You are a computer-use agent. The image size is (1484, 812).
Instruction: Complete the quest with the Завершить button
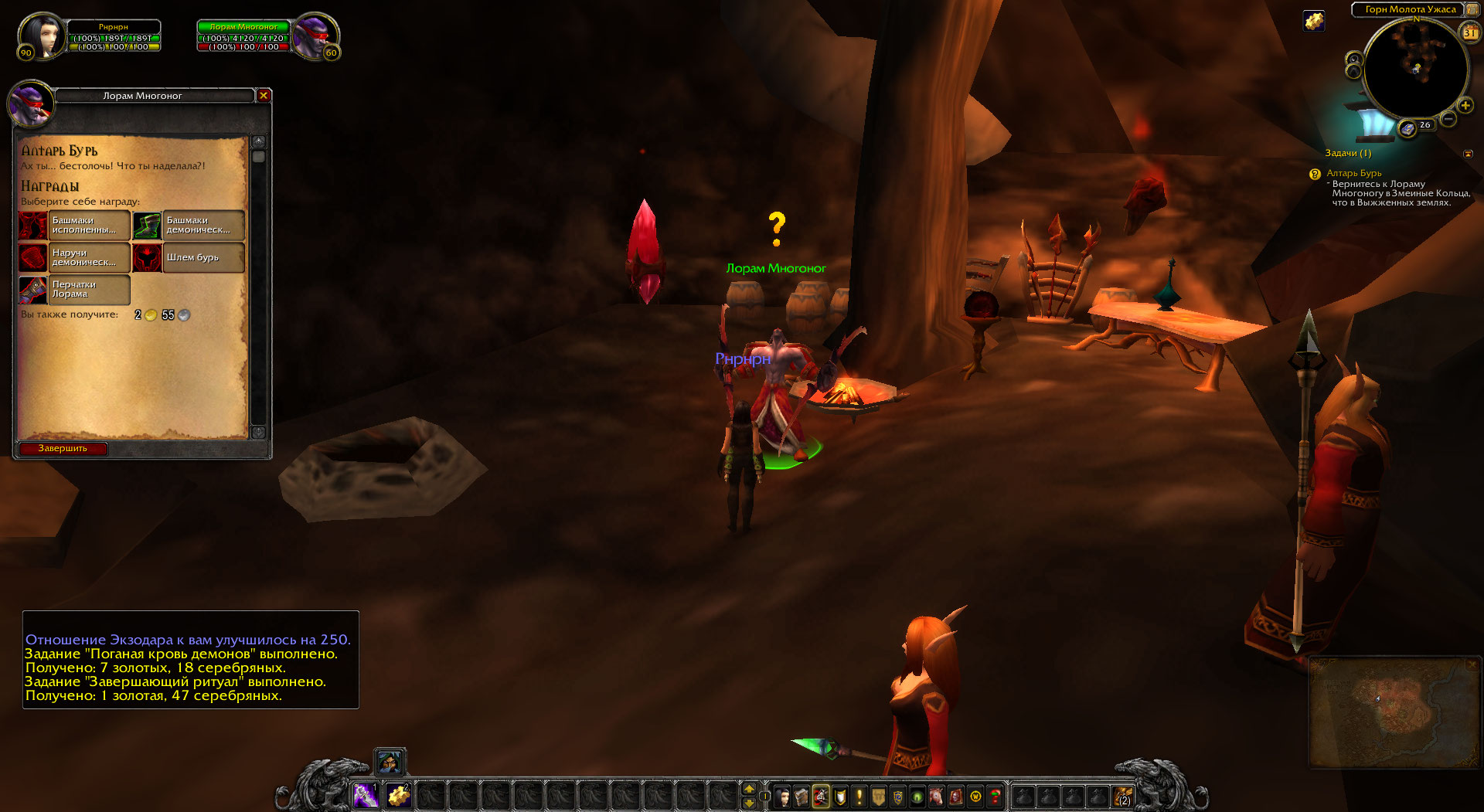tap(63, 448)
